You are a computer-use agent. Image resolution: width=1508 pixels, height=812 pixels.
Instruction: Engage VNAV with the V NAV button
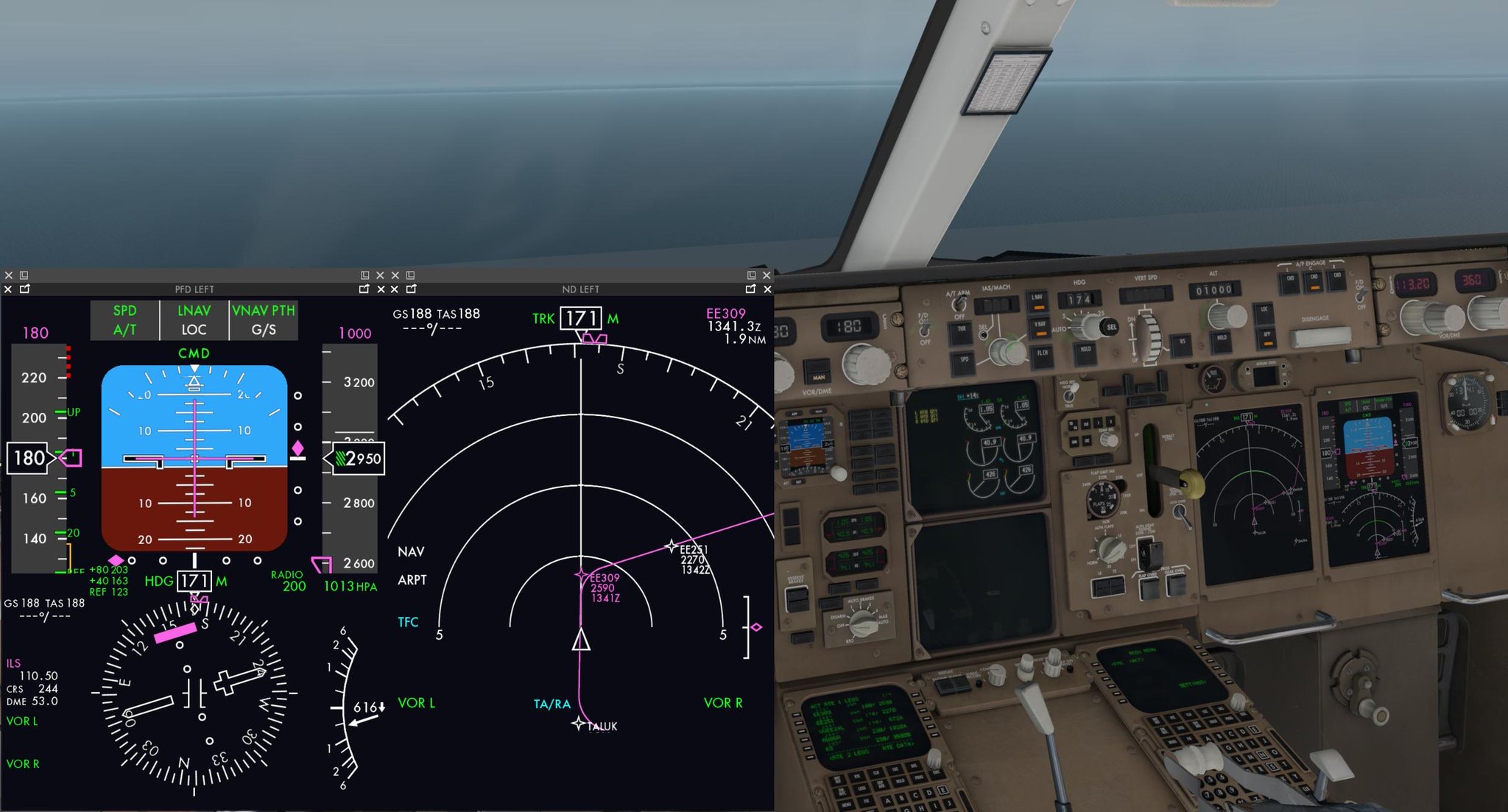click(1038, 328)
